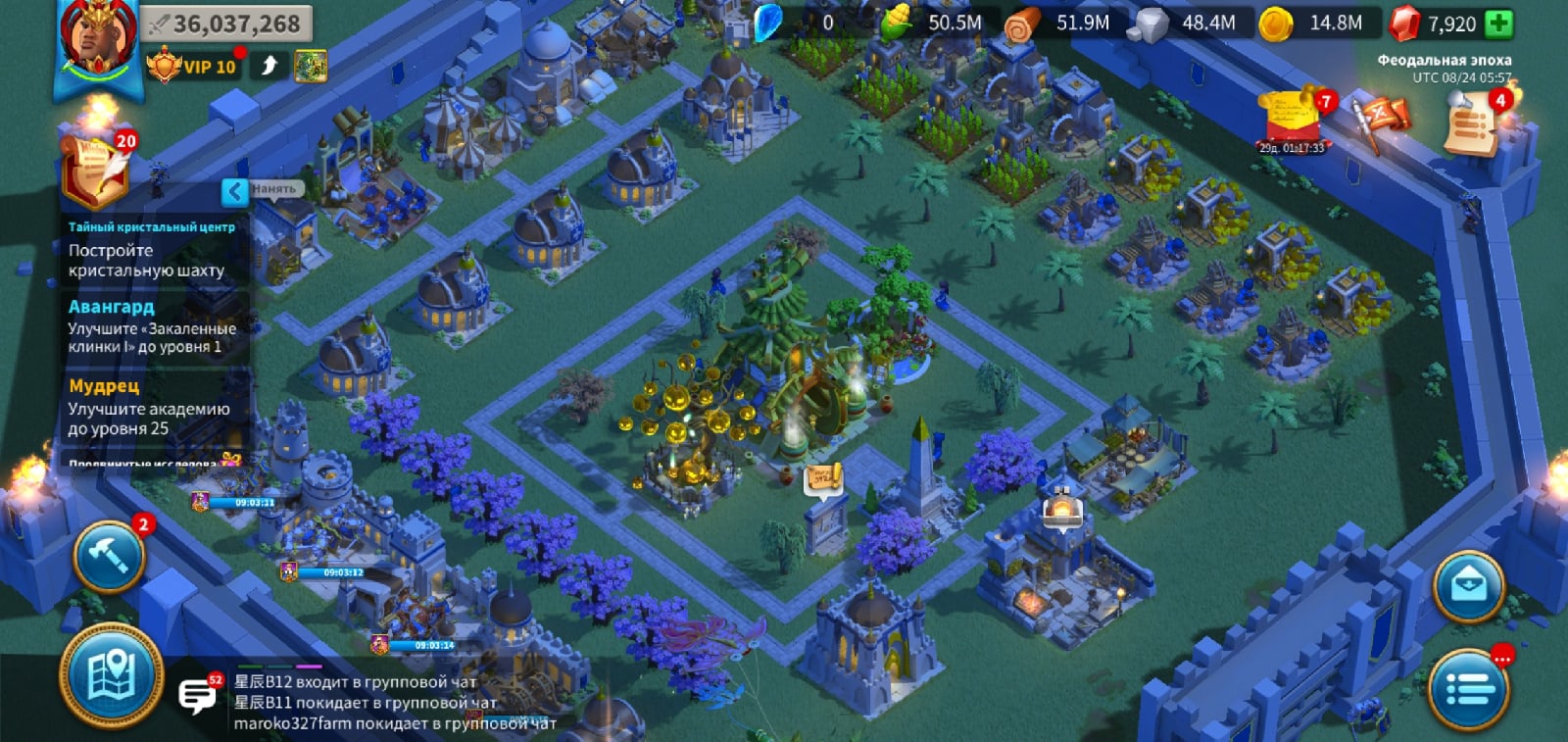The height and width of the screenshot is (742, 1568).
Task: Tap the white arrow boost icon
Action: 269,66
